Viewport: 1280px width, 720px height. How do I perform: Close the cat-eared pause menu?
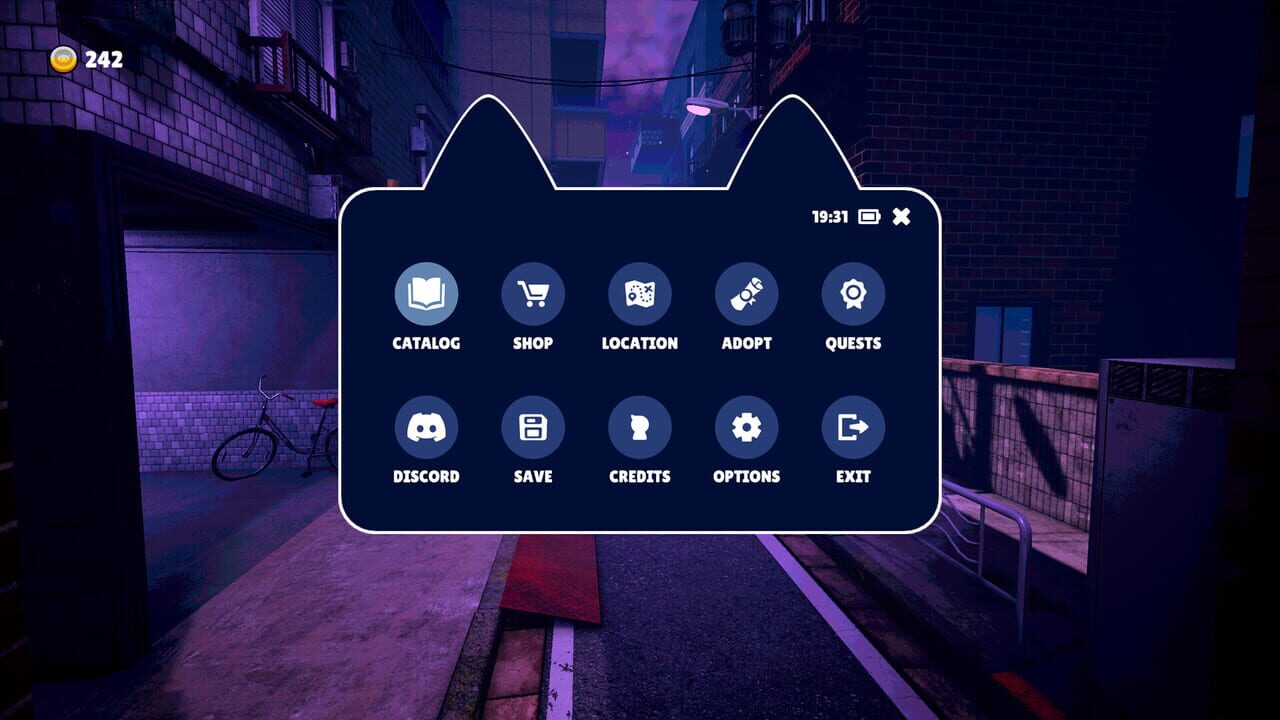pos(901,215)
